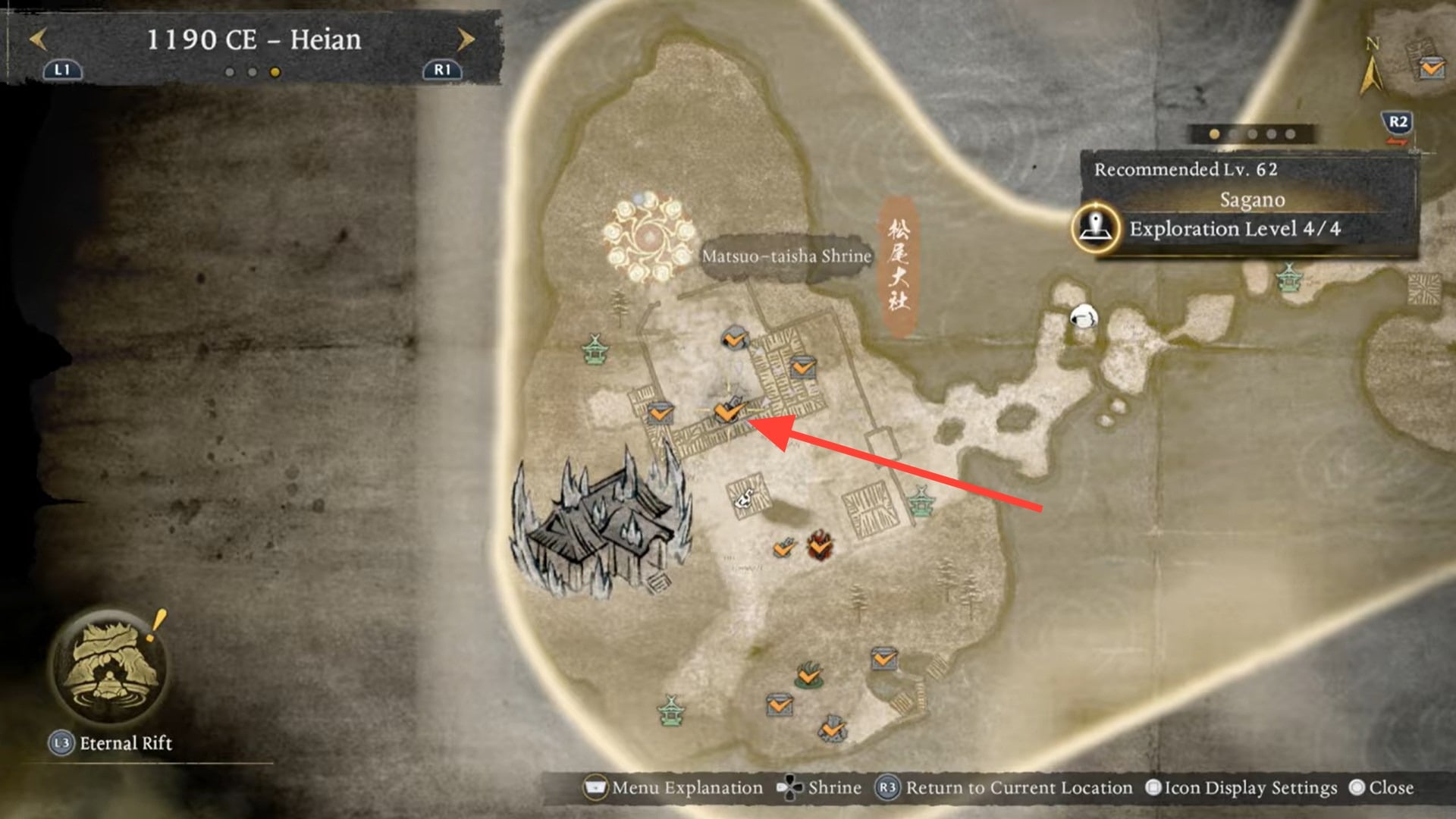Select the green plant marker with checkmark
The width and height of the screenshot is (1456, 819).
tap(809, 674)
